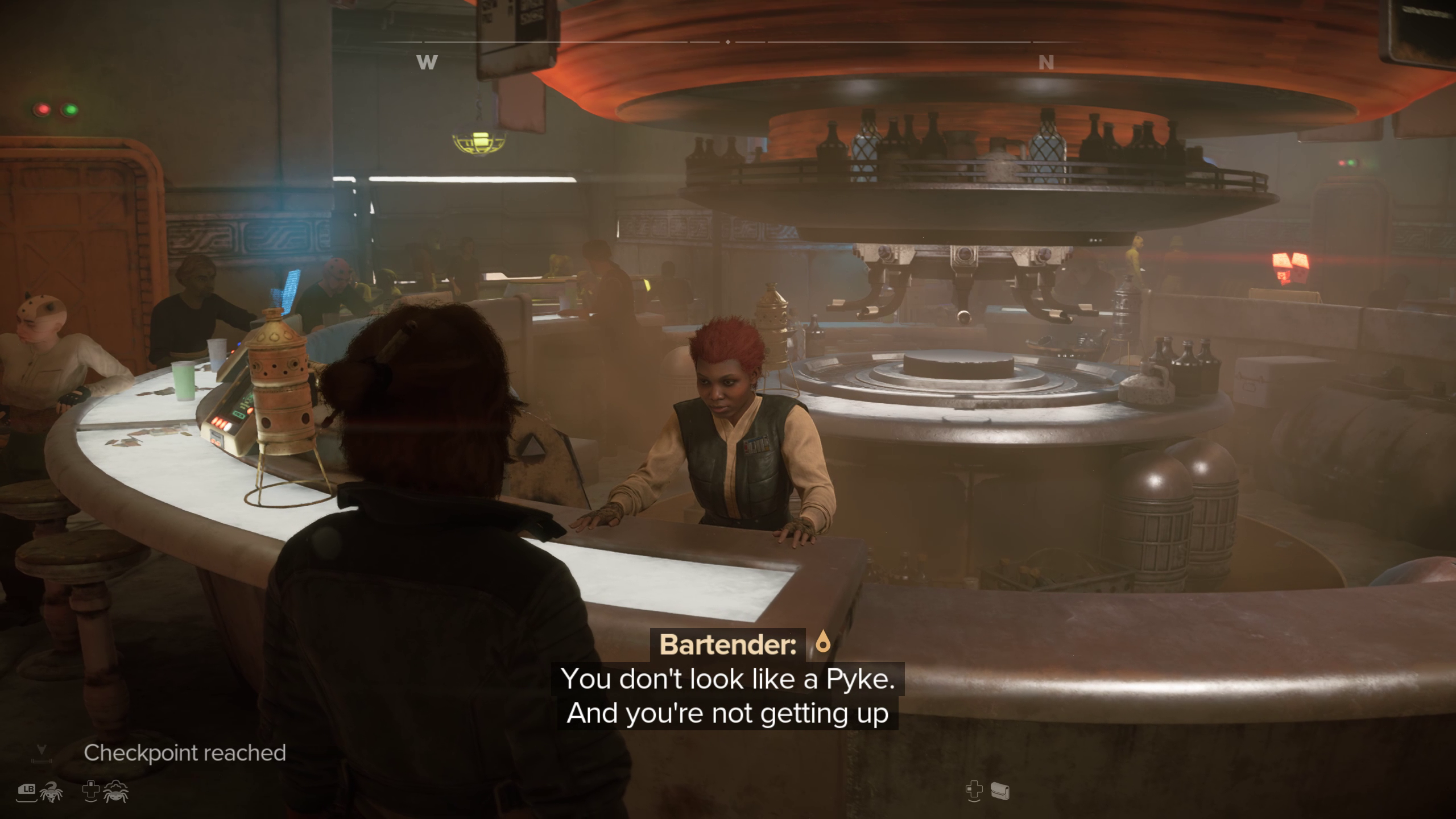Select the D-pad icon next to the spider droid
Image resolution: width=1456 pixels, height=819 pixels.
point(91,791)
